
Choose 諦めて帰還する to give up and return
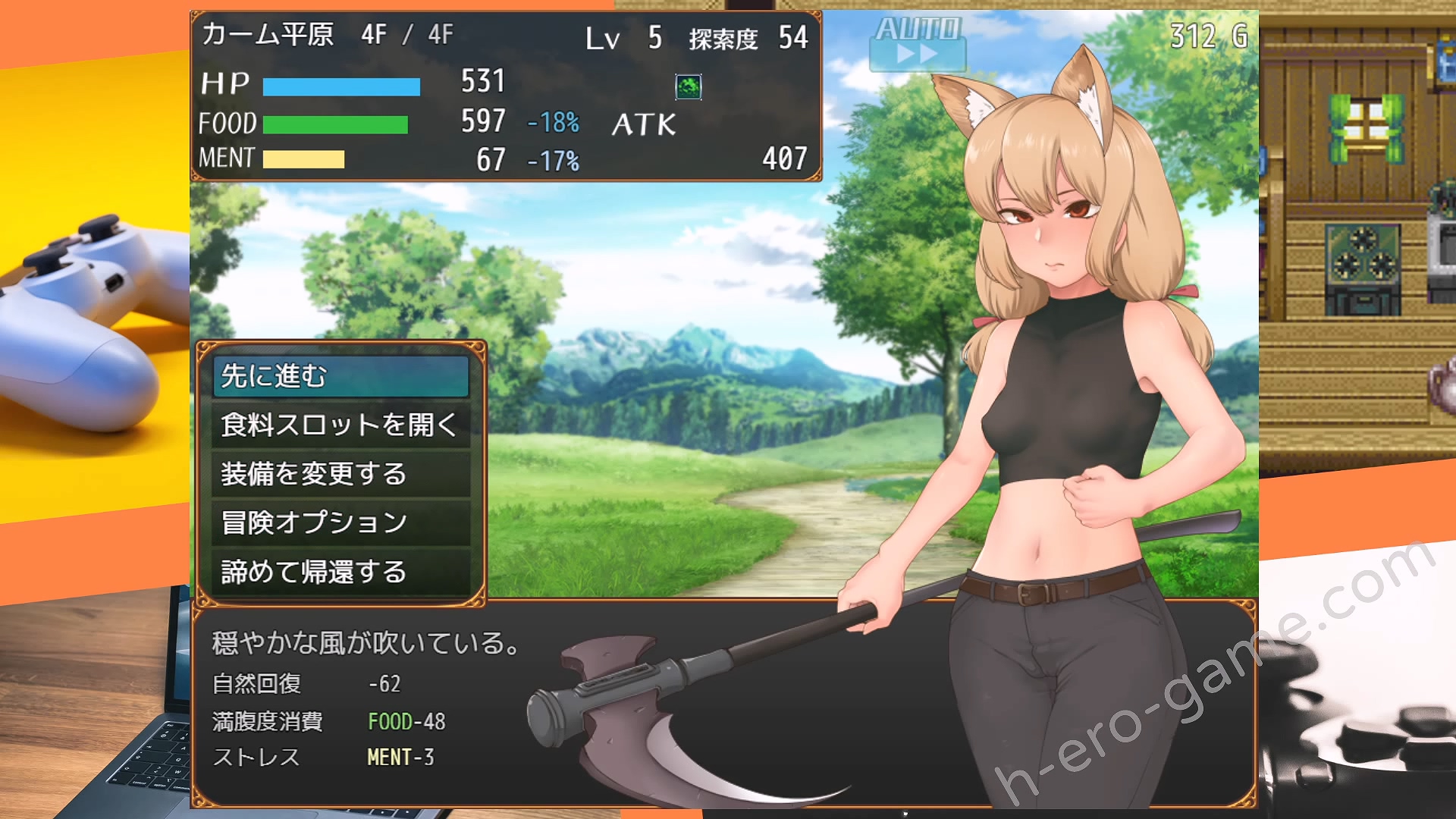pyautogui.click(x=340, y=572)
